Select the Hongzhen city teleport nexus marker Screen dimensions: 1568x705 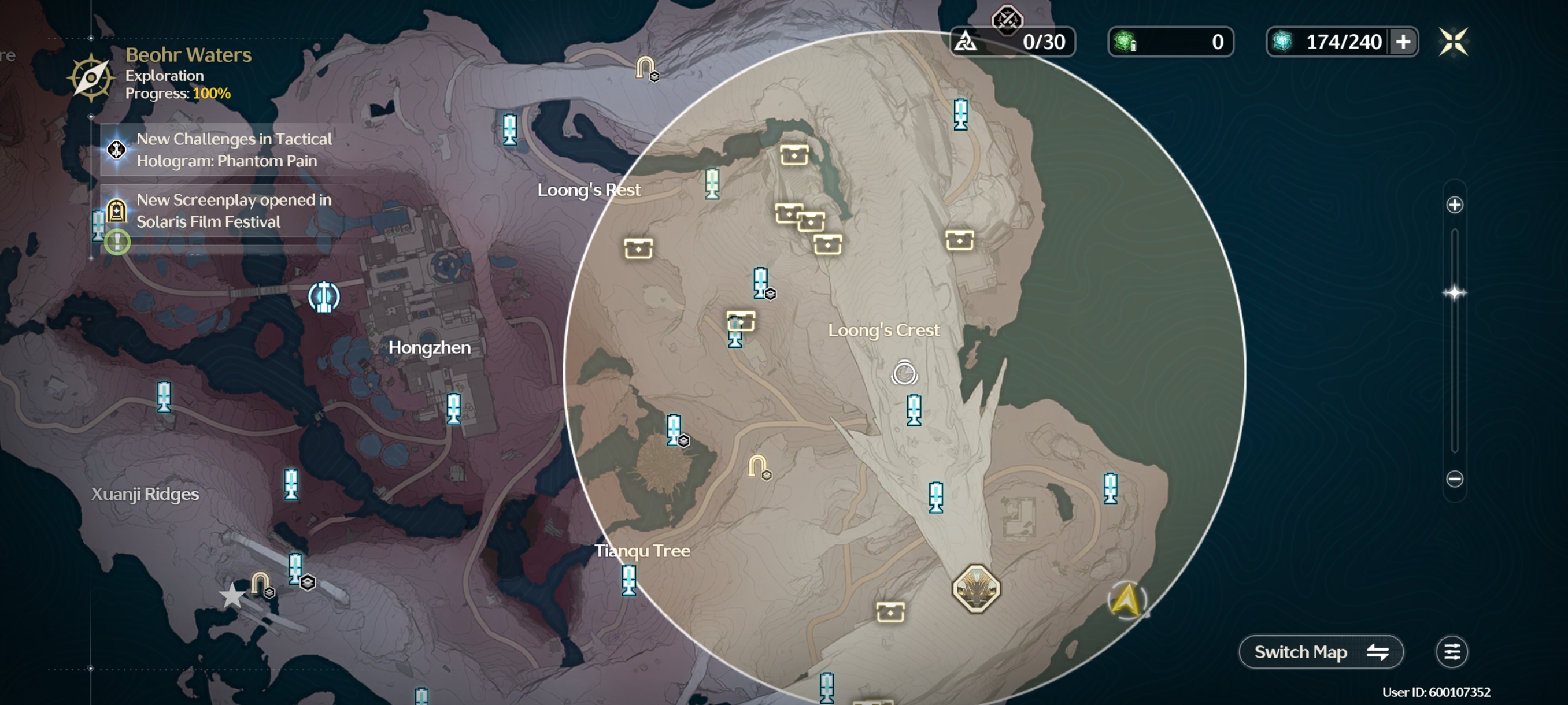tap(324, 297)
